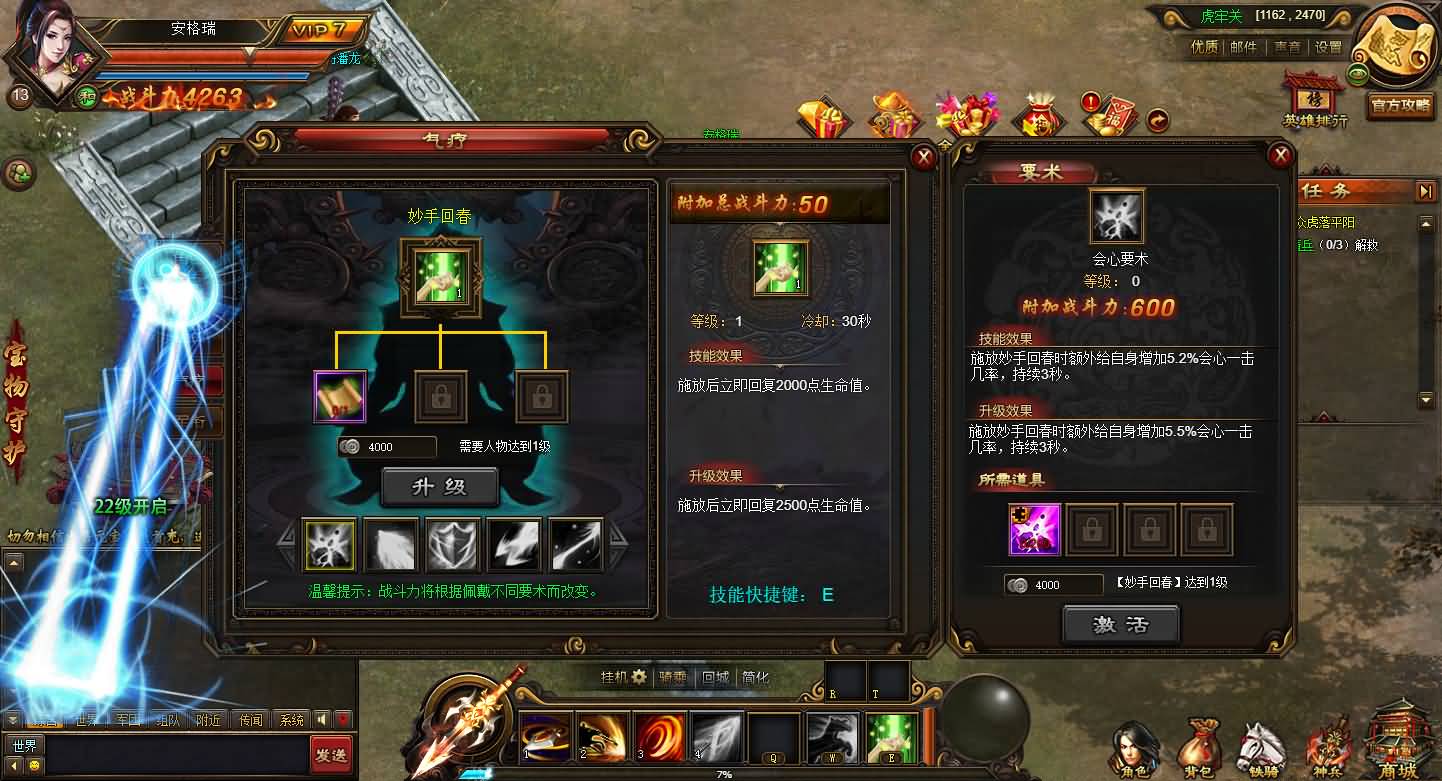
Task: Open the 英雄排行 hero ranking icon
Action: click(x=1311, y=103)
